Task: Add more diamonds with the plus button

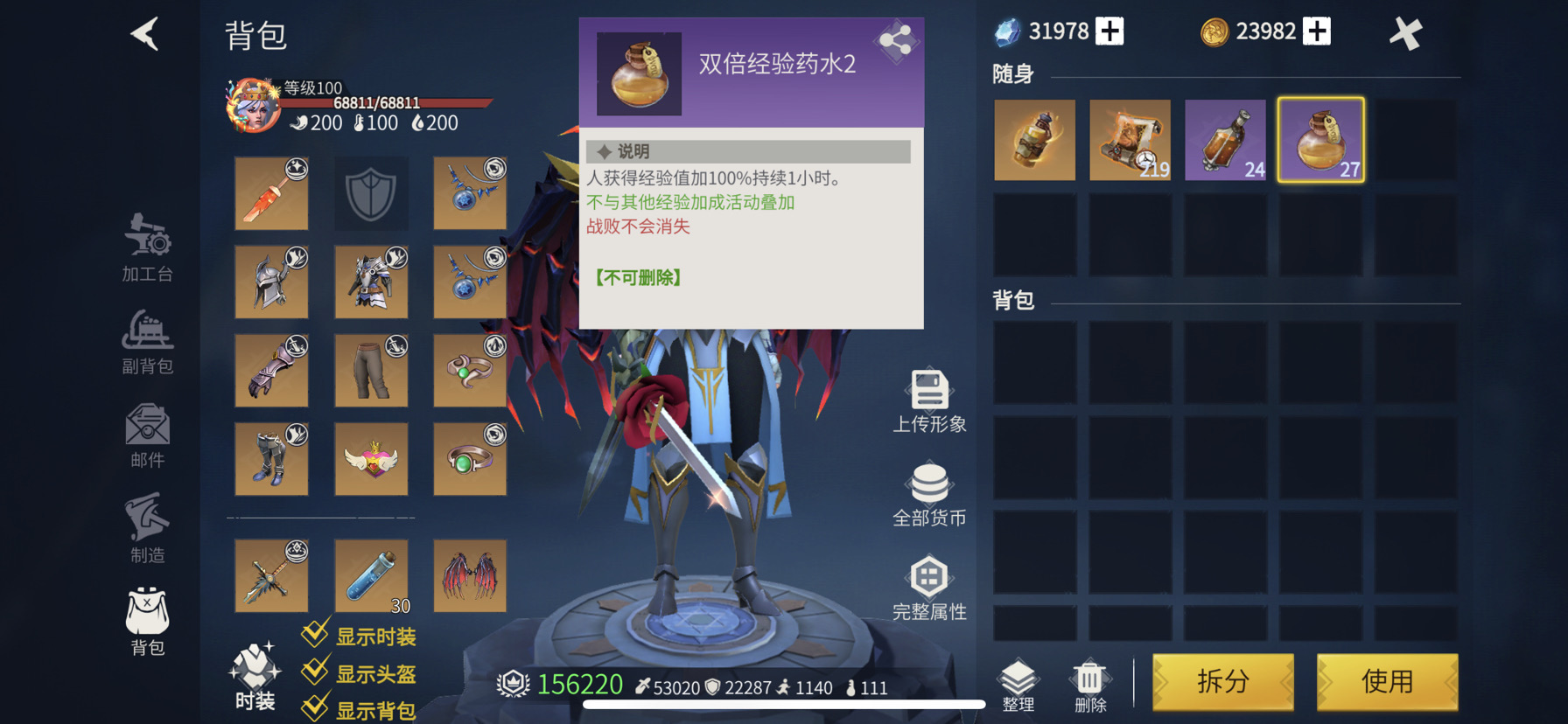Action: pyautogui.click(x=1109, y=31)
